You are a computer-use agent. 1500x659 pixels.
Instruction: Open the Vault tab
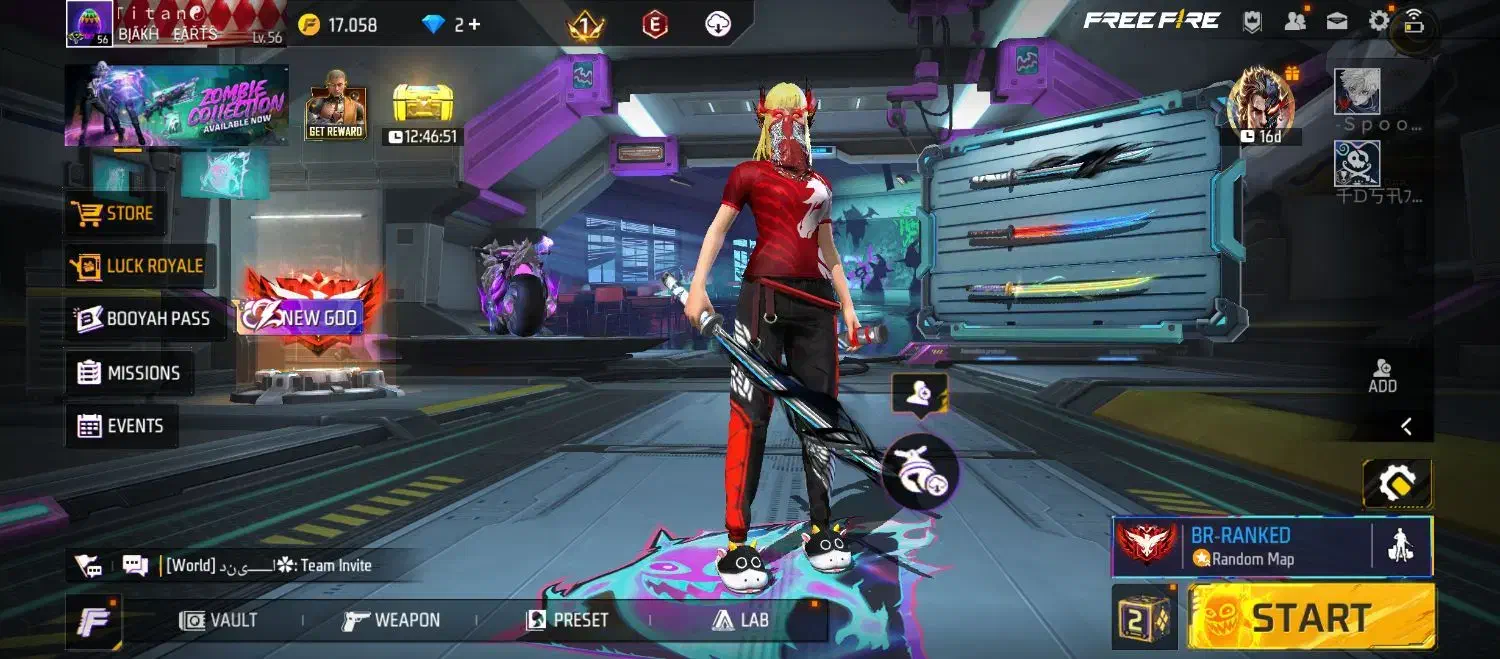(x=219, y=620)
